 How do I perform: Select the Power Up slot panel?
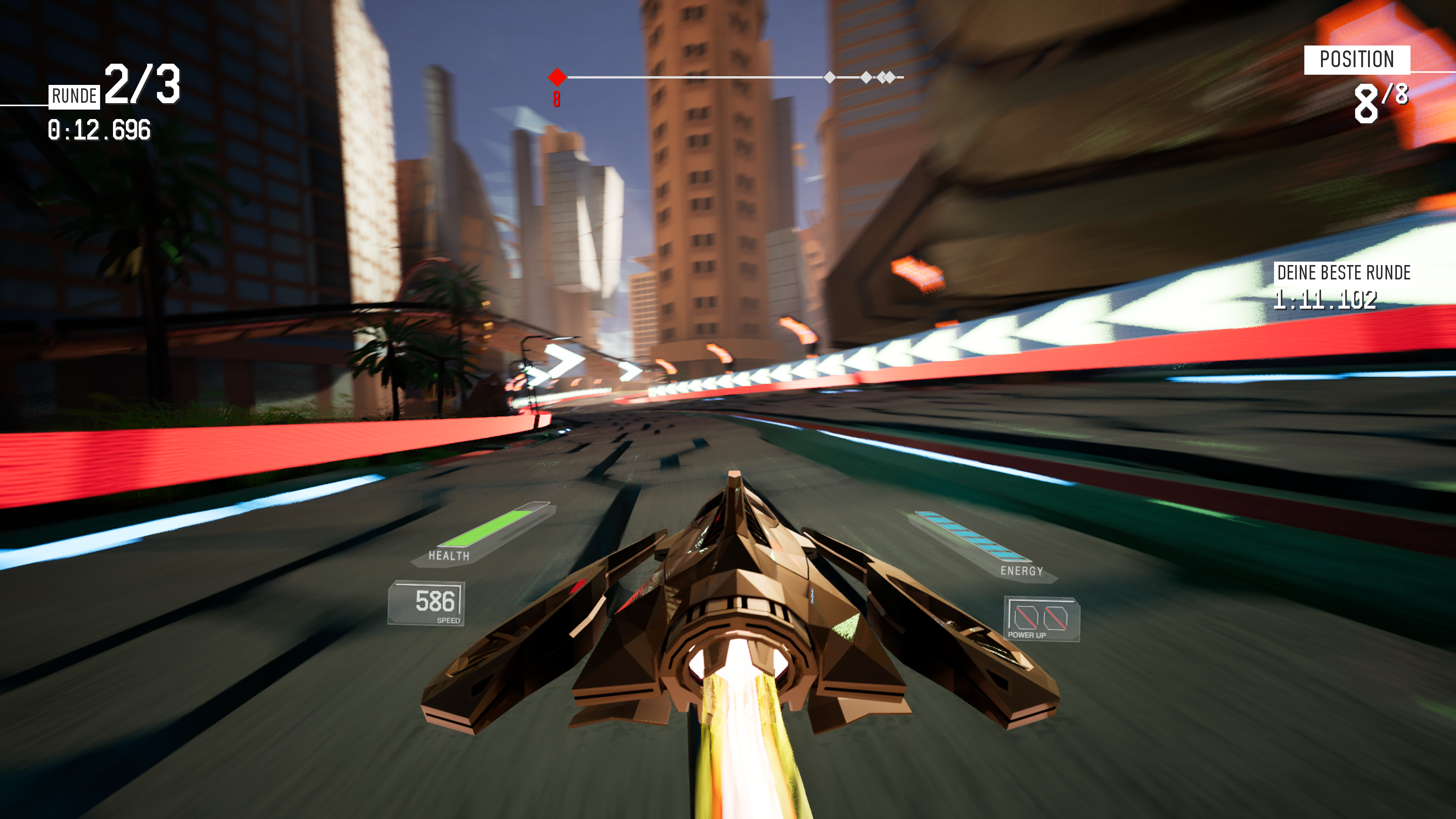point(1041,618)
